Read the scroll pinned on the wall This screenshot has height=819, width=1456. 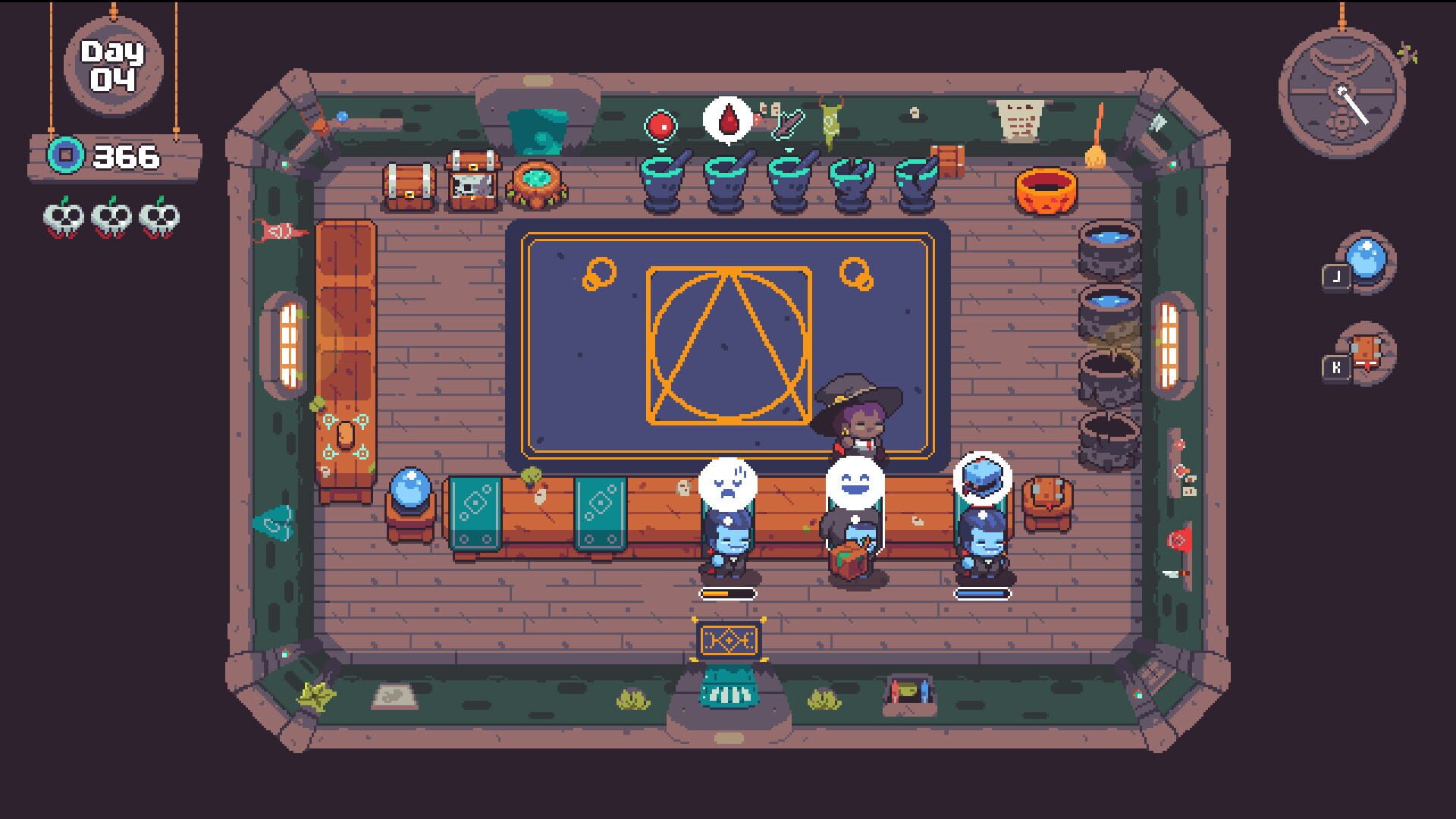coord(1021,121)
